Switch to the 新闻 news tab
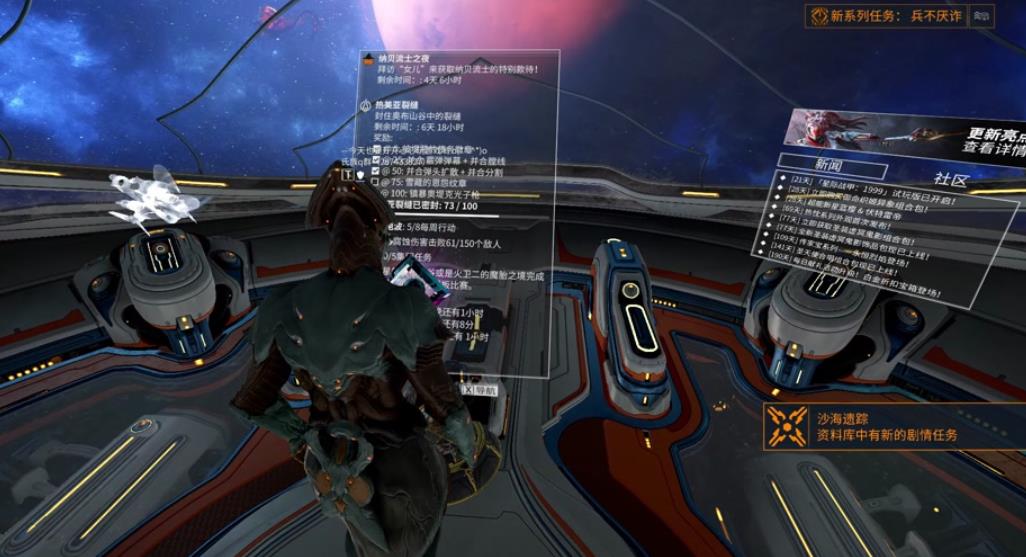Screen dimensions: 1026x557 (x=829, y=165)
